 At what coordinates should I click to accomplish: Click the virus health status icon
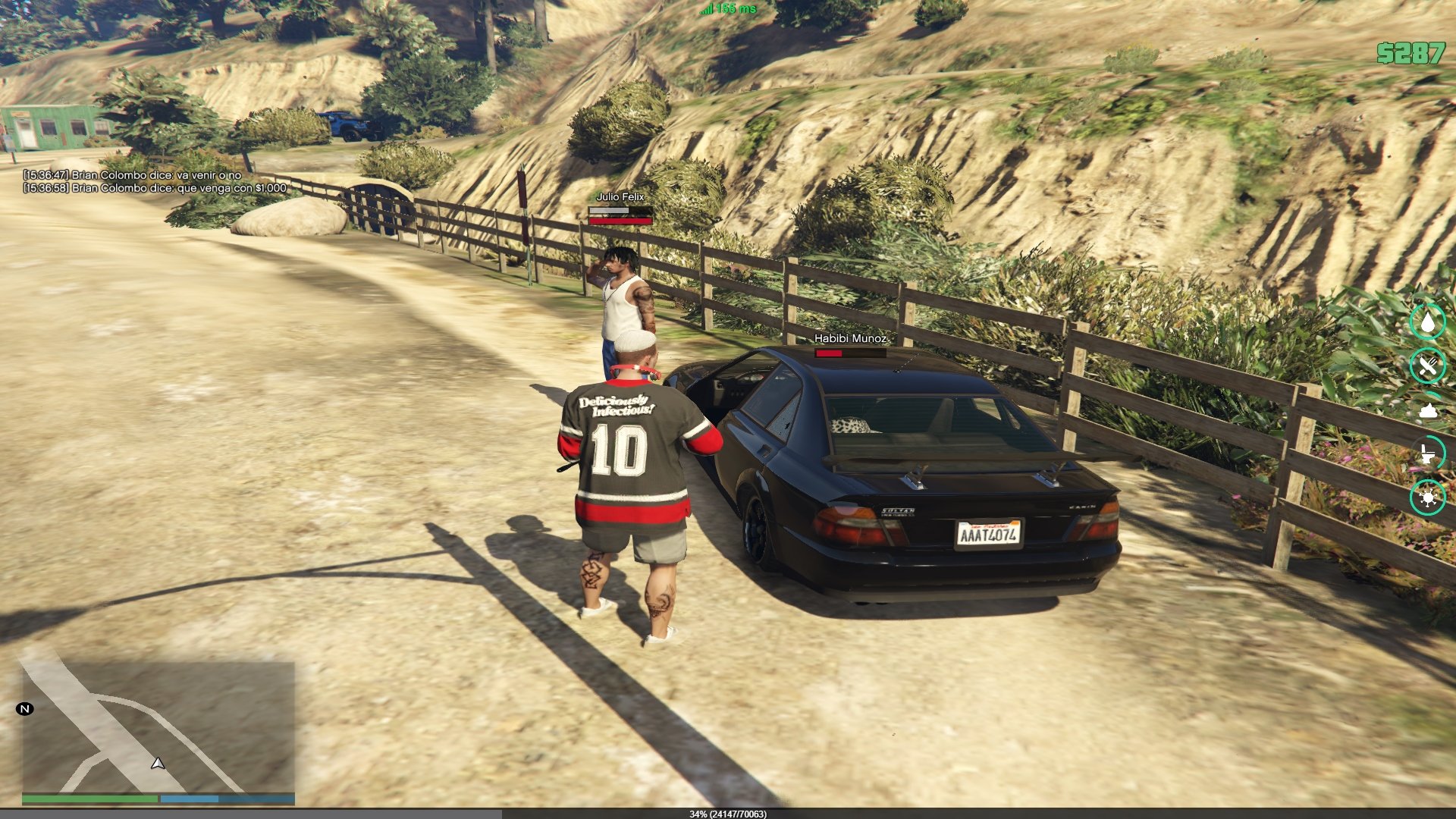pyautogui.click(x=1427, y=497)
